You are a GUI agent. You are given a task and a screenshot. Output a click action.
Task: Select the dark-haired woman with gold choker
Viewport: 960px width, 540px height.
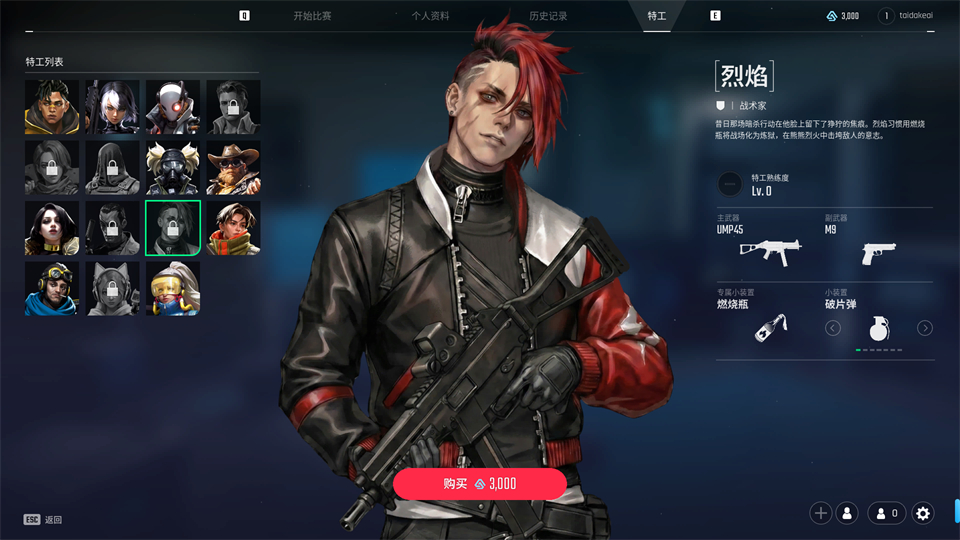[x=52, y=228]
